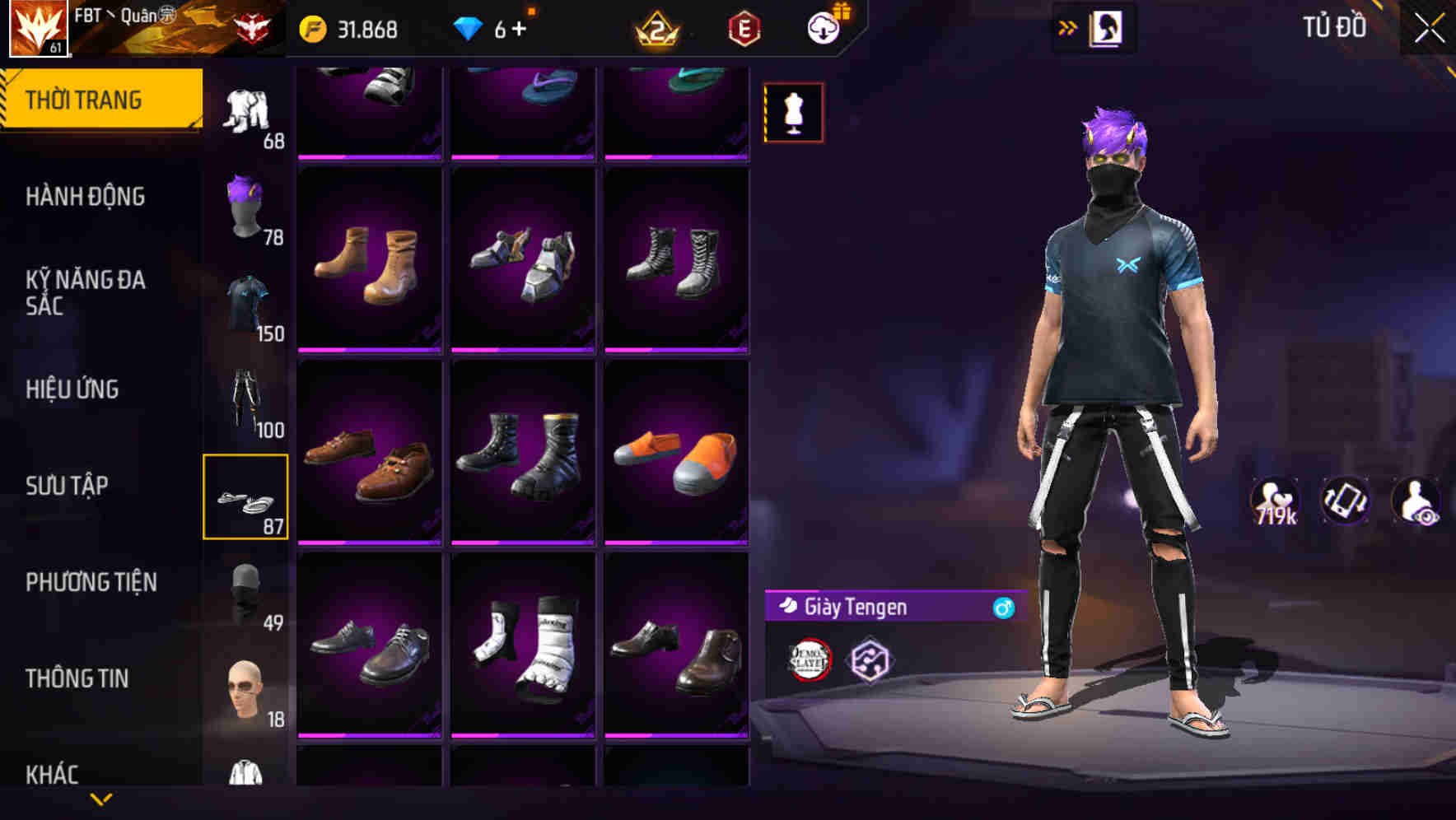Open the gift download center
Image resolution: width=1456 pixels, height=820 pixels.
[x=825, y=27]
